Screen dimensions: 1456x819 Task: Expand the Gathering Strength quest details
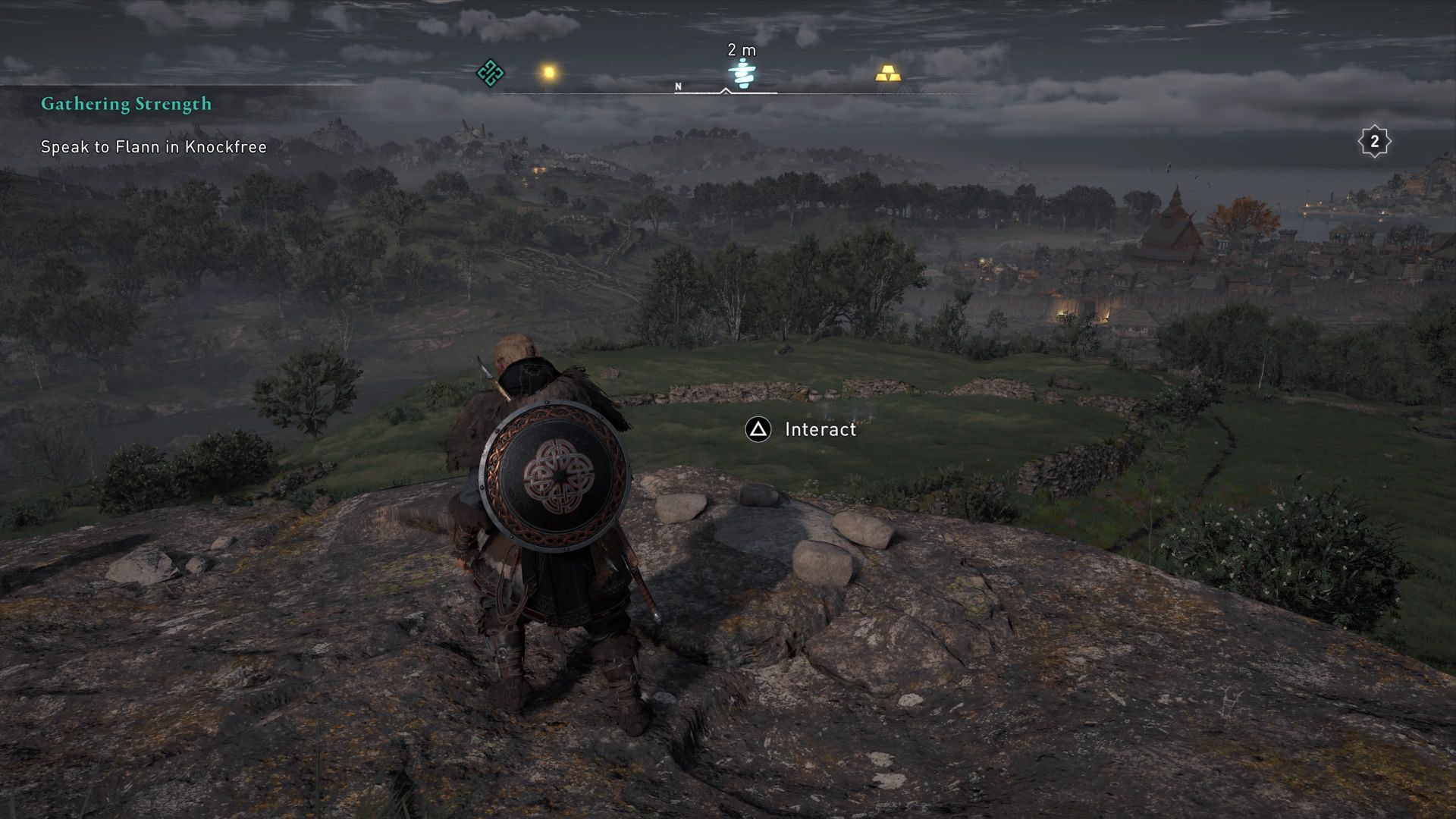(126, 104)
